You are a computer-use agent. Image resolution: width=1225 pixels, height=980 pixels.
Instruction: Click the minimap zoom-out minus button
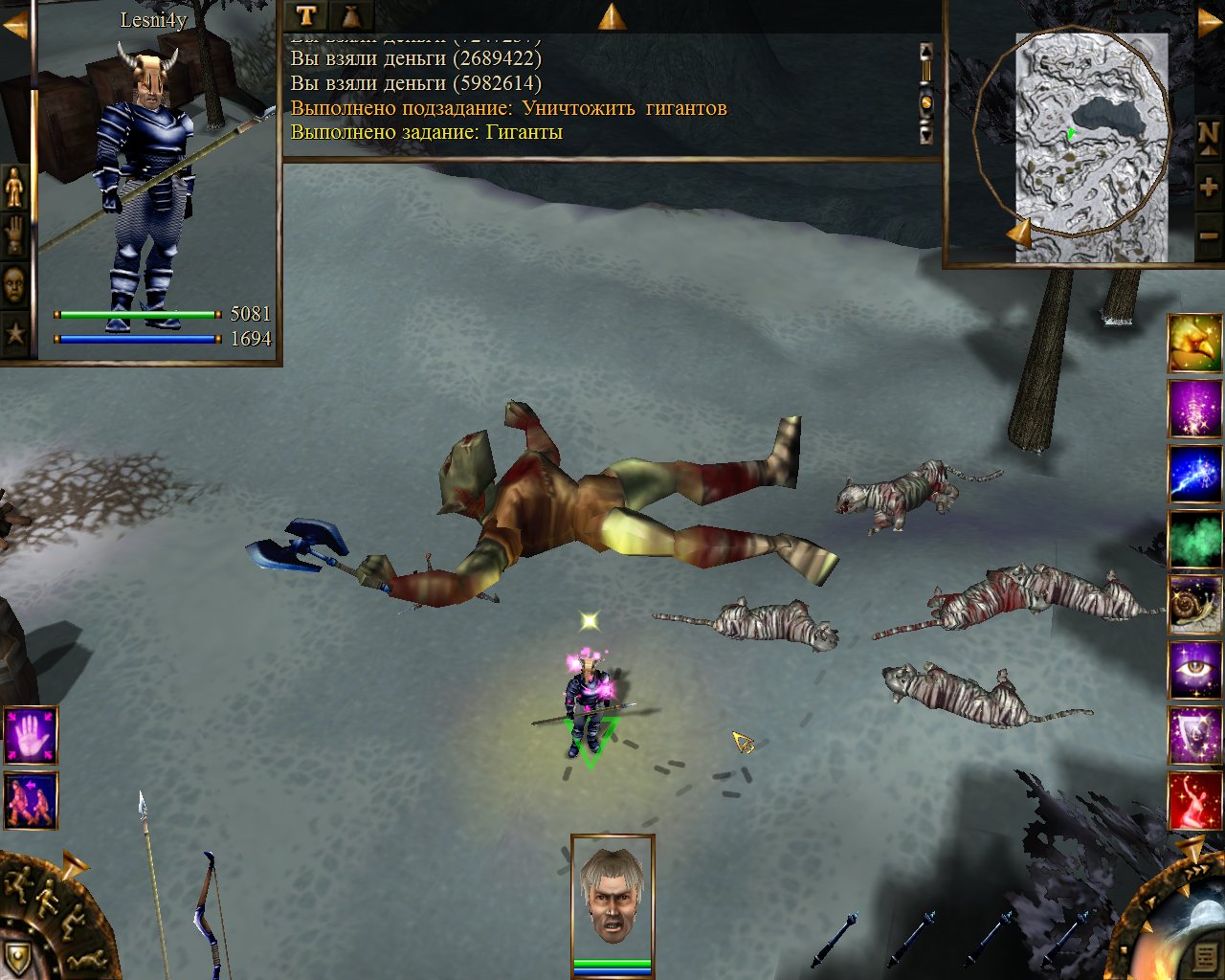click(1209, 235)
